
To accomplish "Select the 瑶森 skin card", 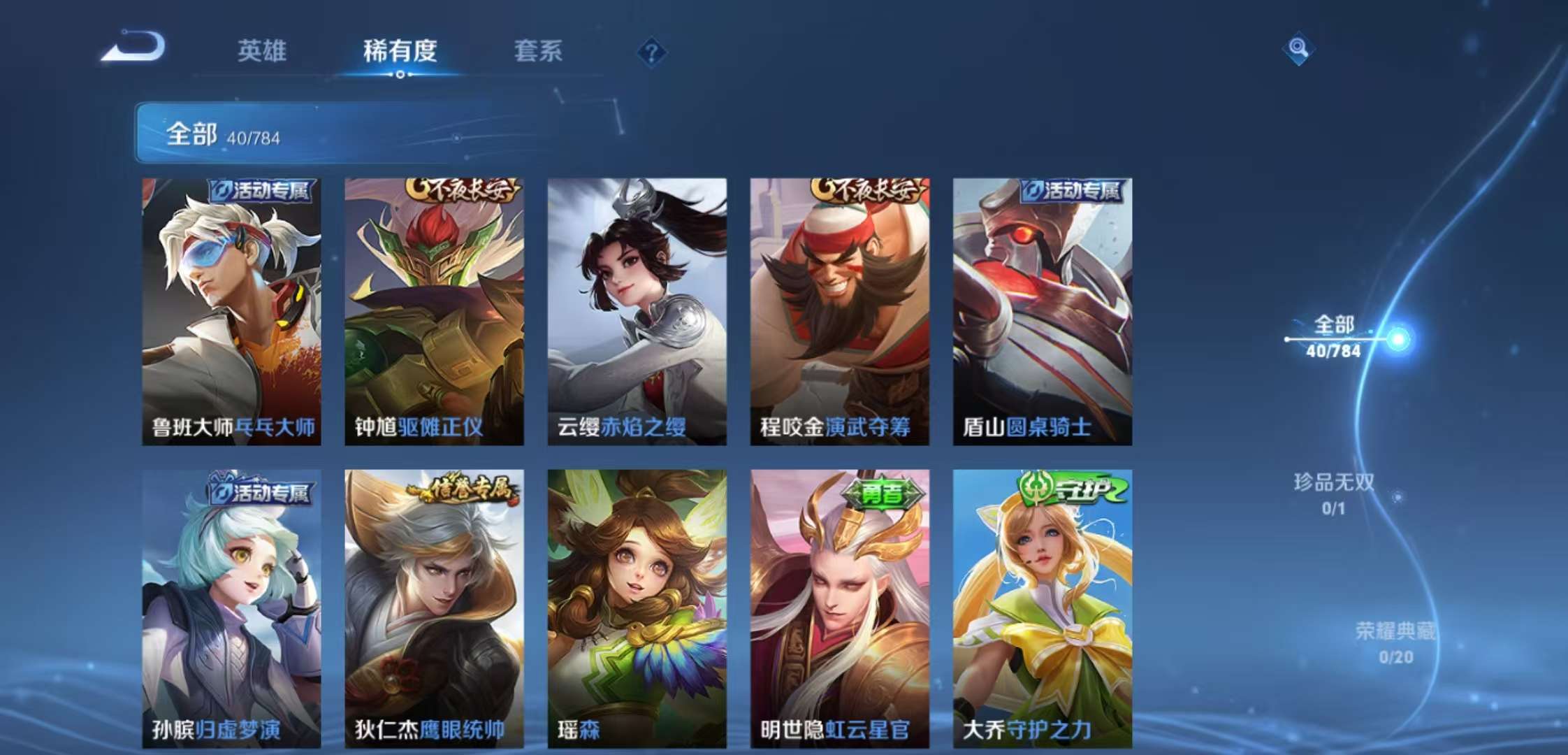I will click(637, 608).
